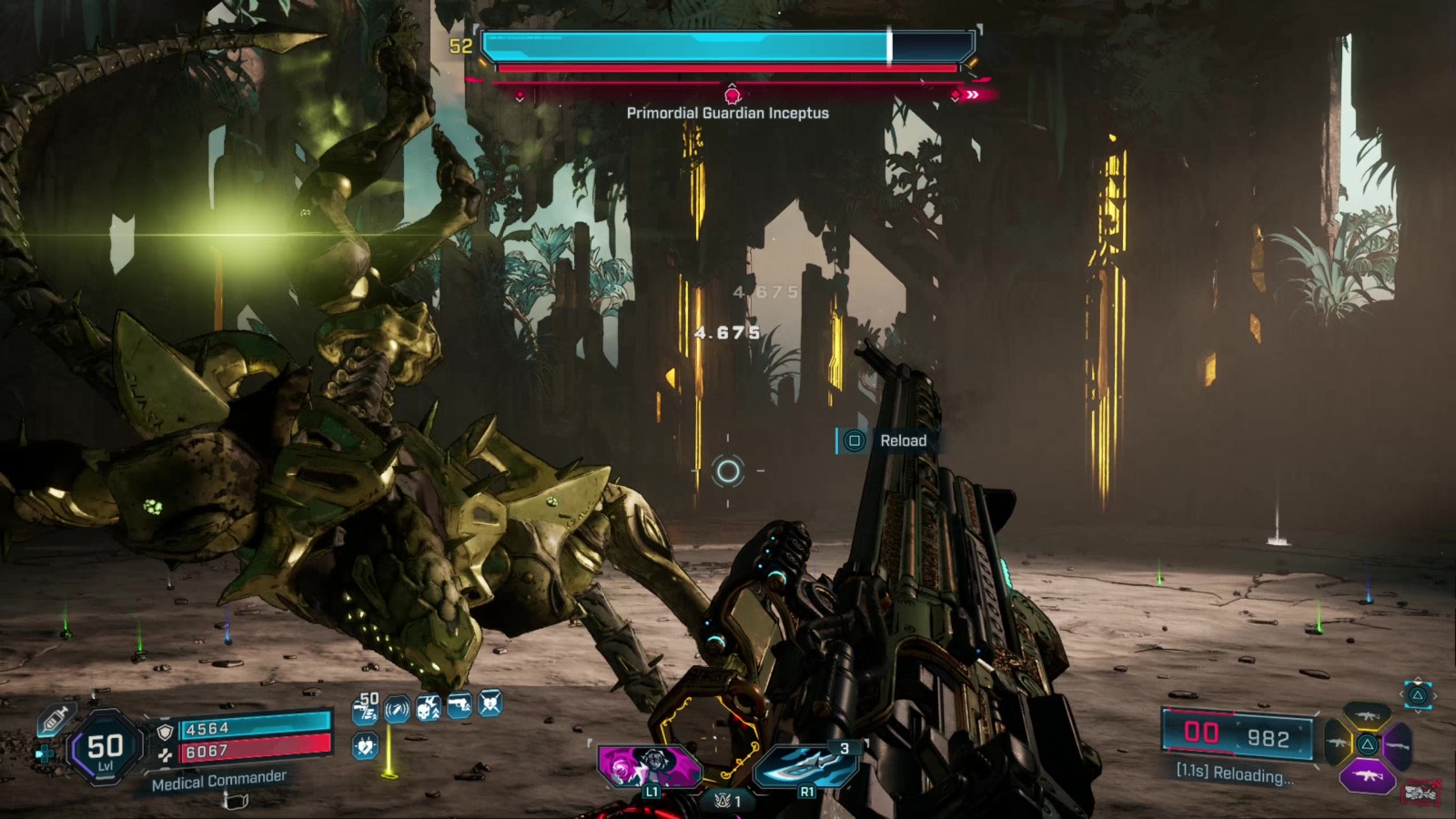
Task: Select the shotgun slot on the weapon wheel
Action: (1399, 746)
